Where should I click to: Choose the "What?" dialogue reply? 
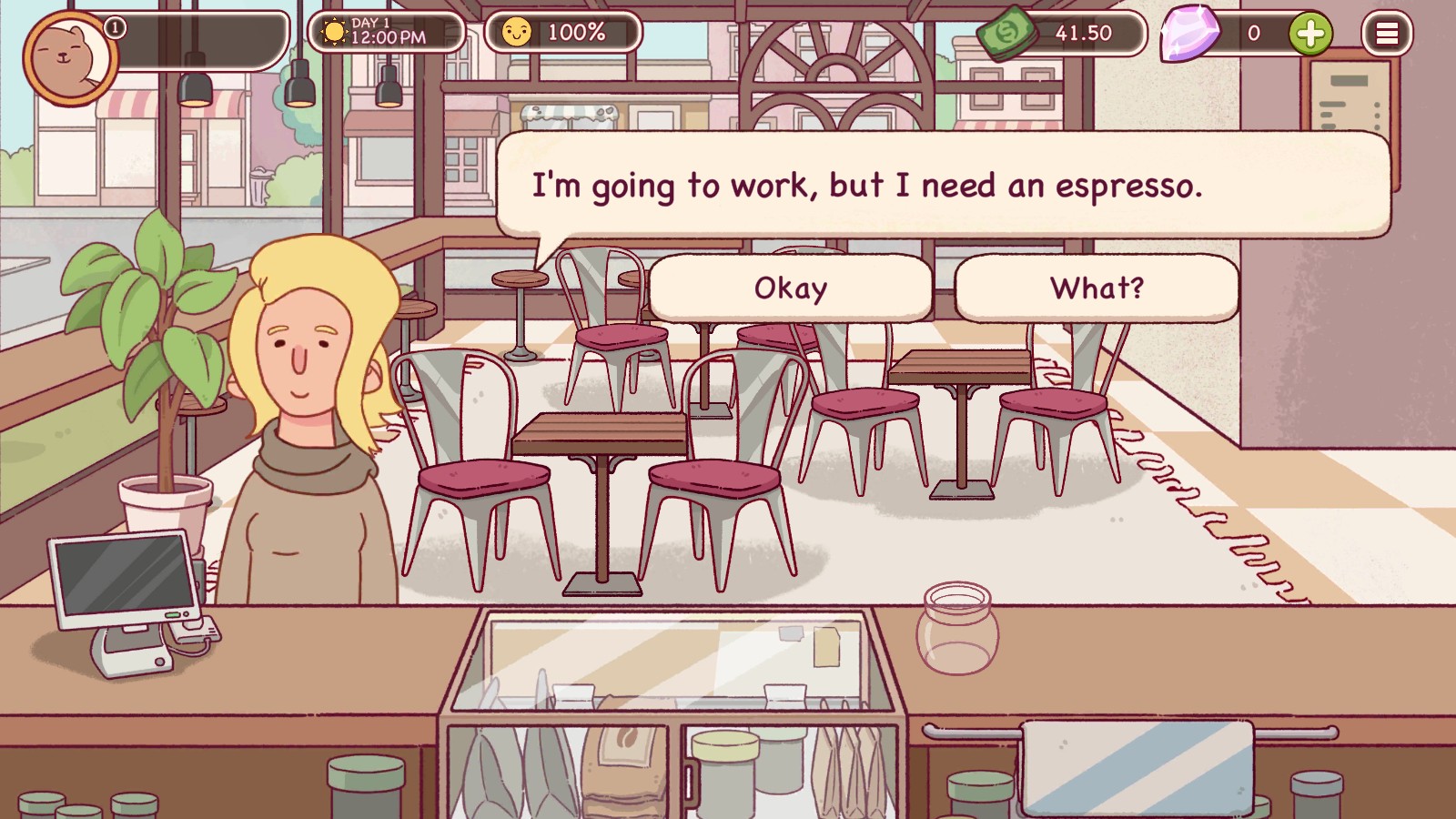[x=1097, y=288]
